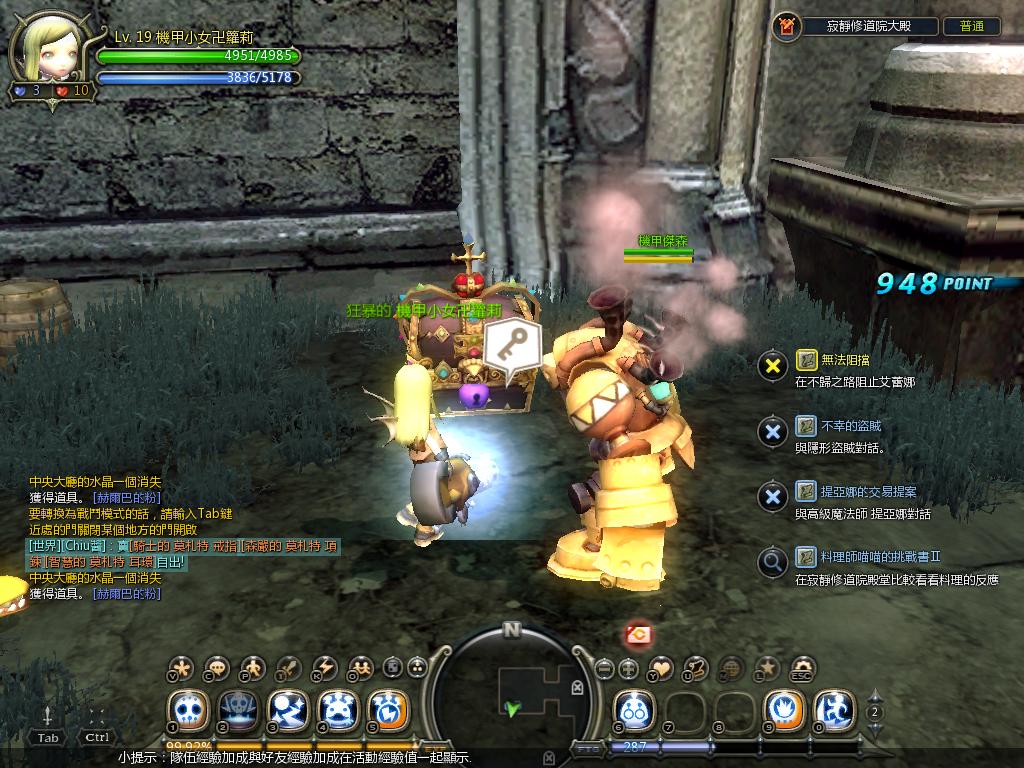Switch hotbar page with the up arrow
The width and height of the screenshot is (1024, 768).
coord(875,697)
